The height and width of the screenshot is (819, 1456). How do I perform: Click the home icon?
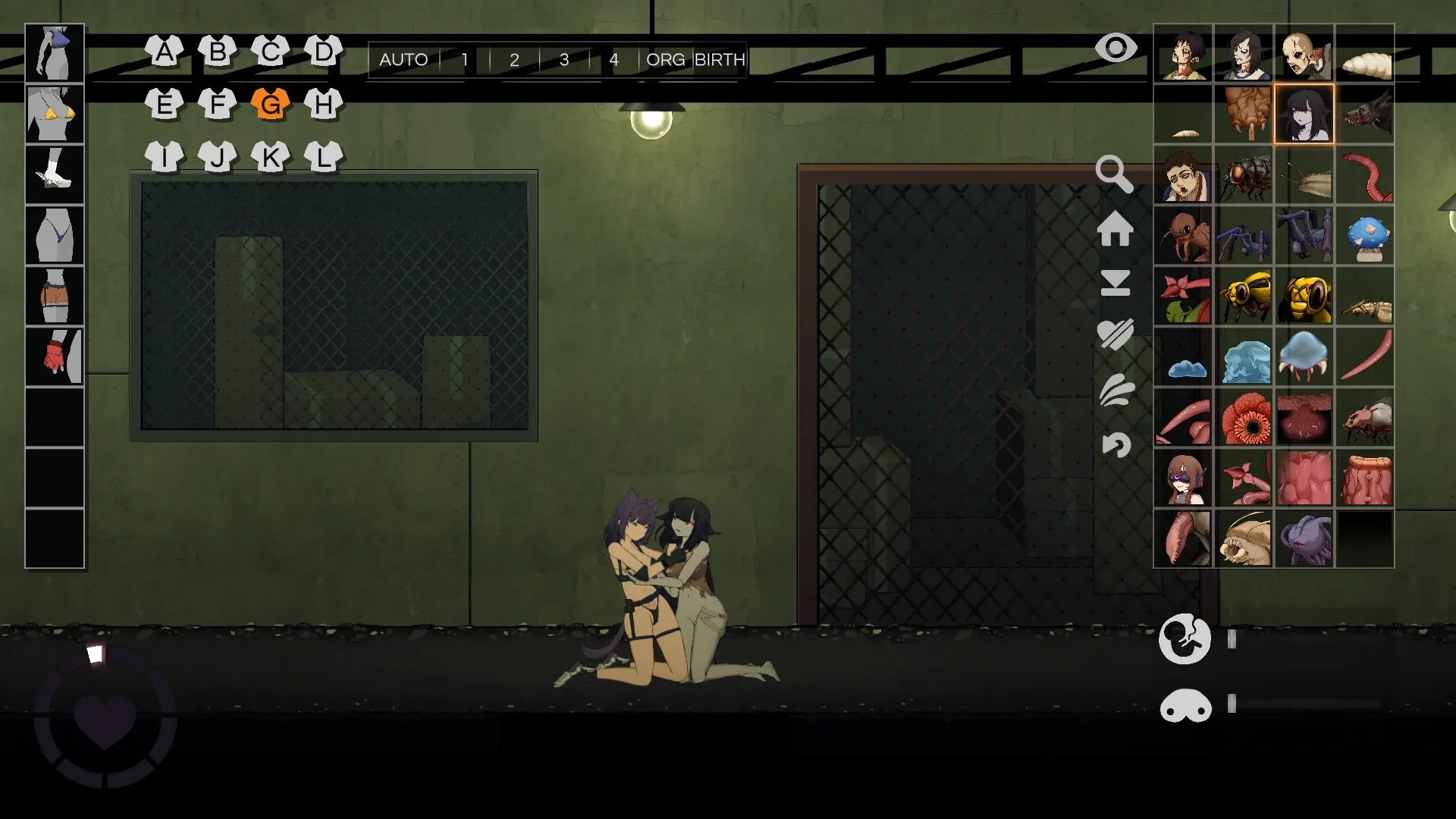1115,228
